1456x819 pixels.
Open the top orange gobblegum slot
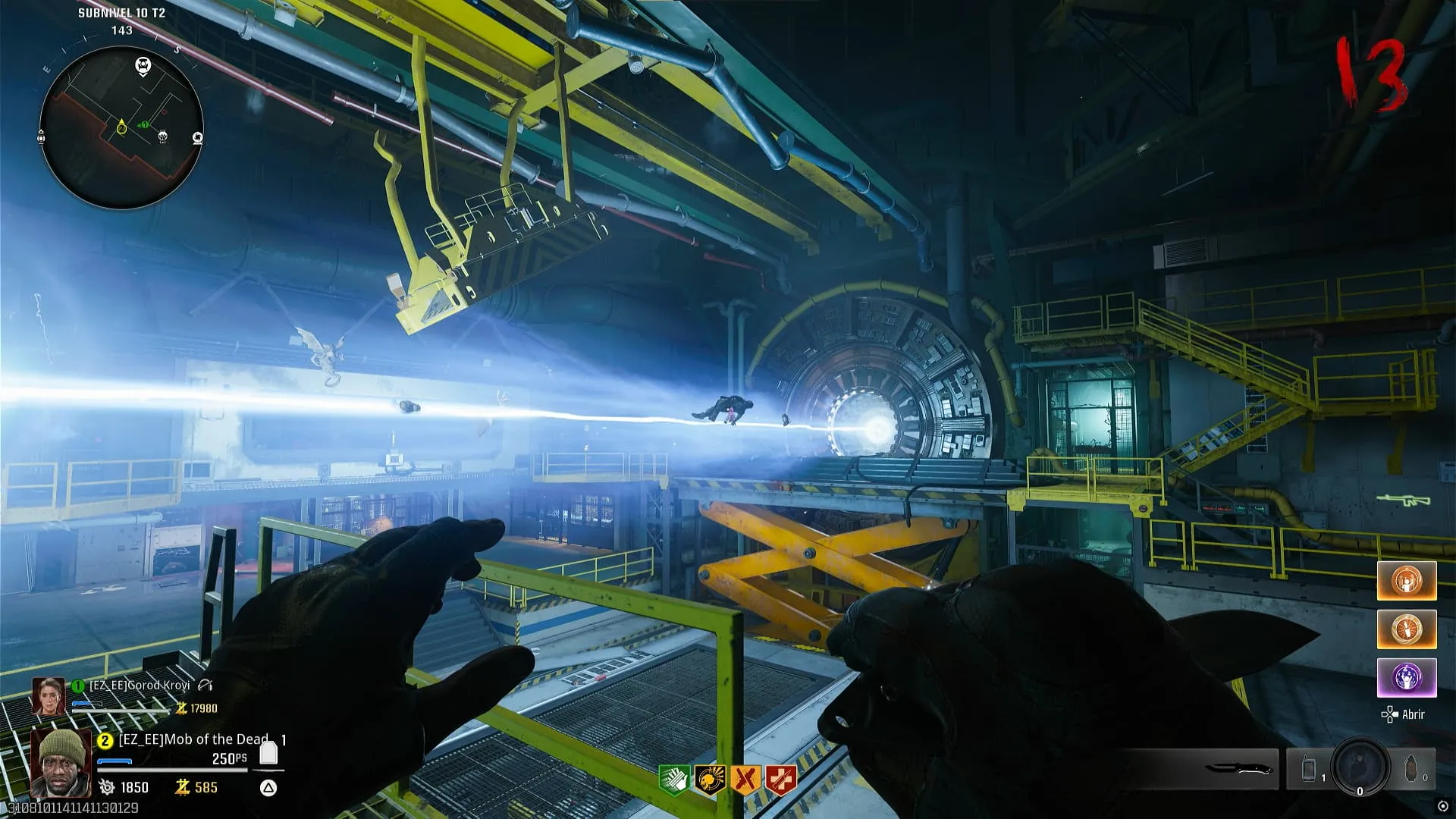(1407, 581)
